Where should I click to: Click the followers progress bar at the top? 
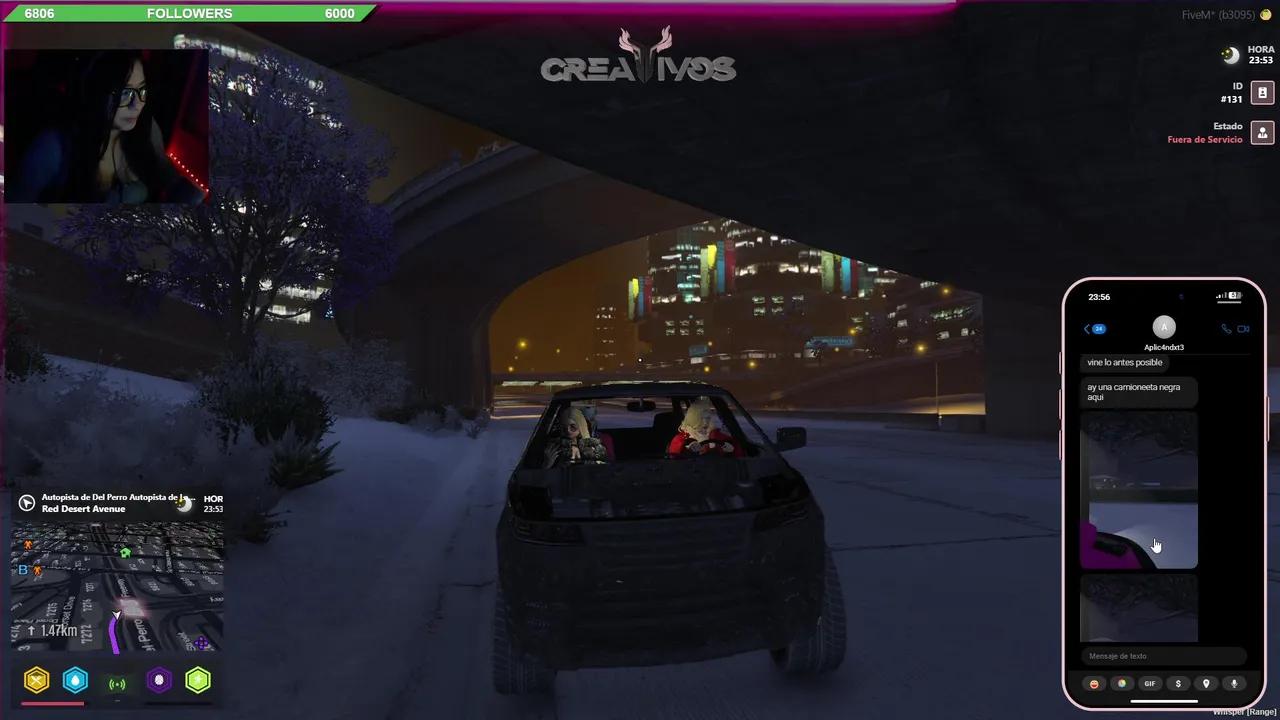(190, 13)
